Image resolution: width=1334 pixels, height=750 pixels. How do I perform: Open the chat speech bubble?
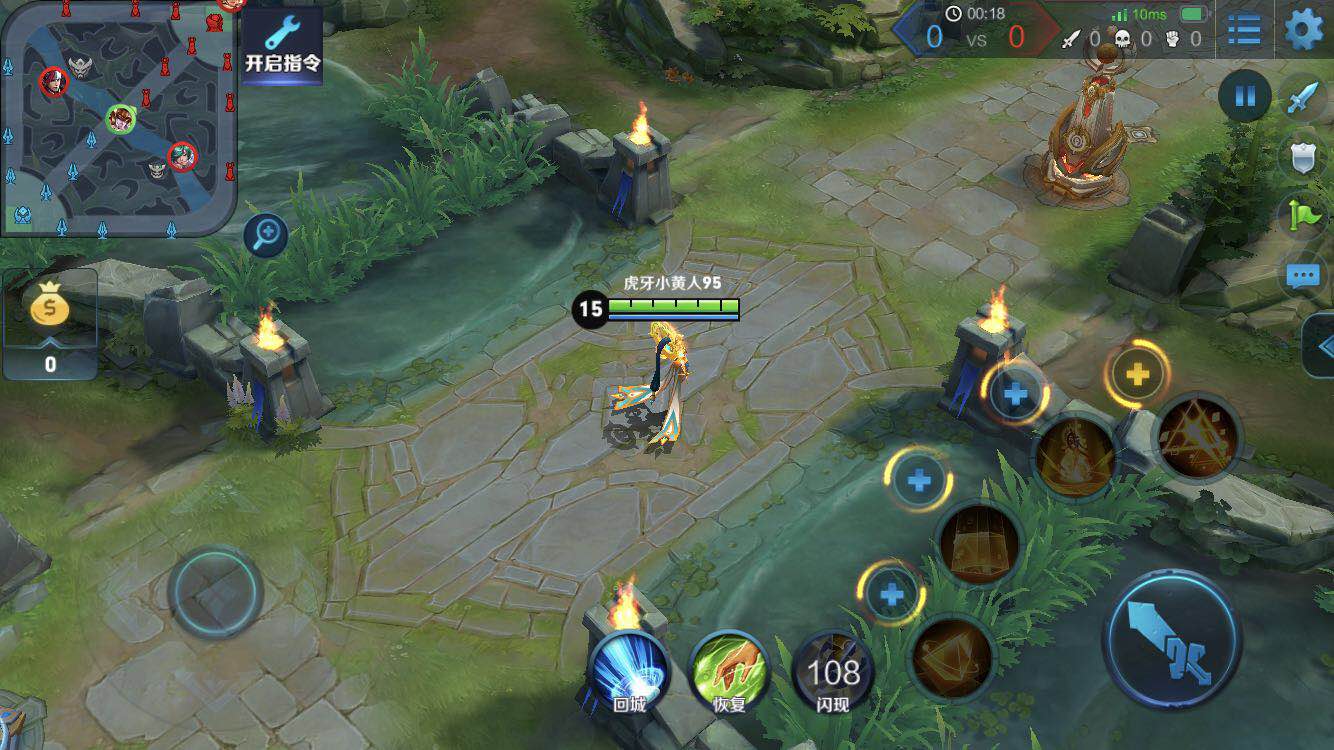pos(1303,276)
